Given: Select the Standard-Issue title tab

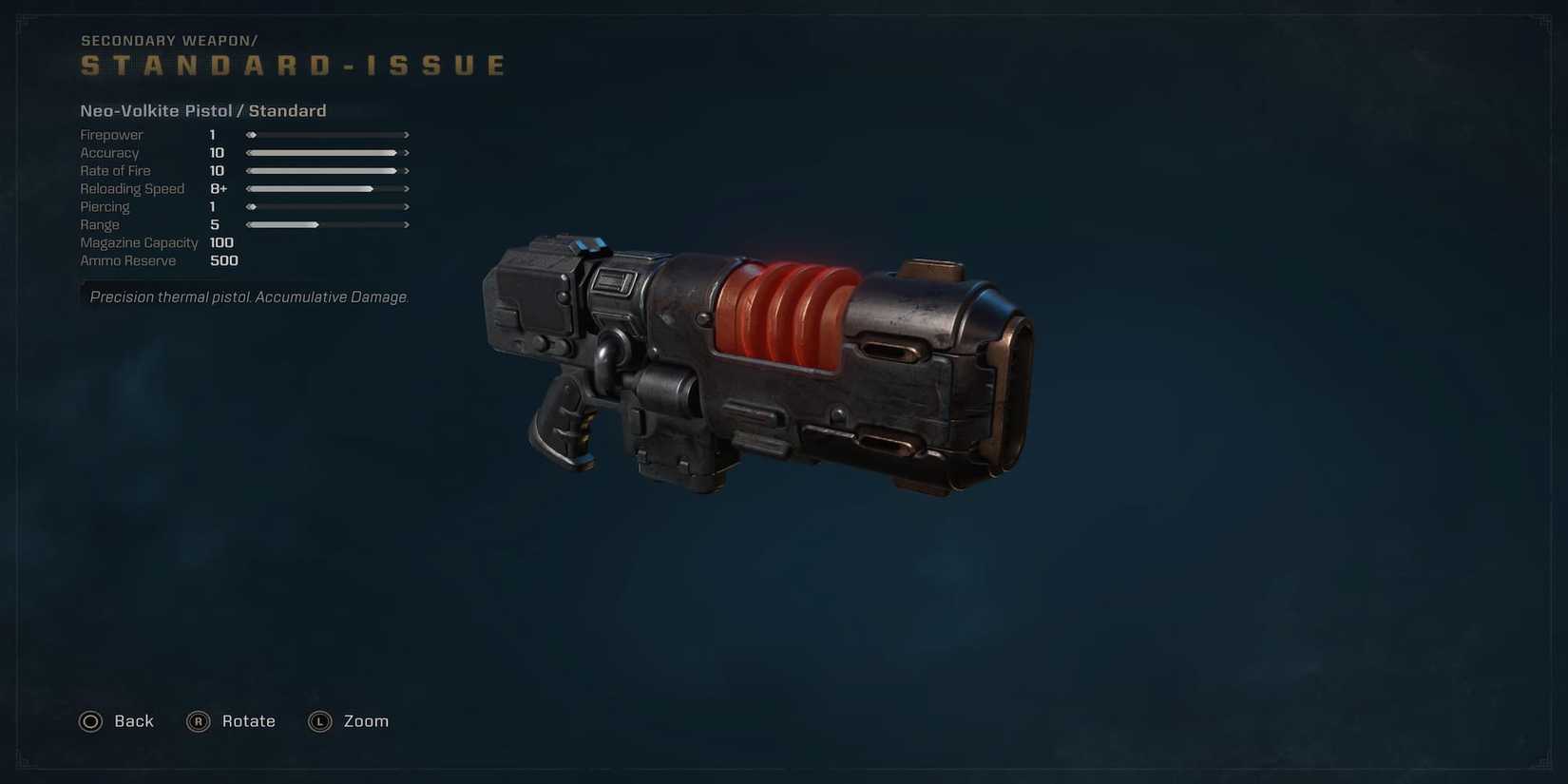Looking at the screenshot, I should [x=293, y=65].
